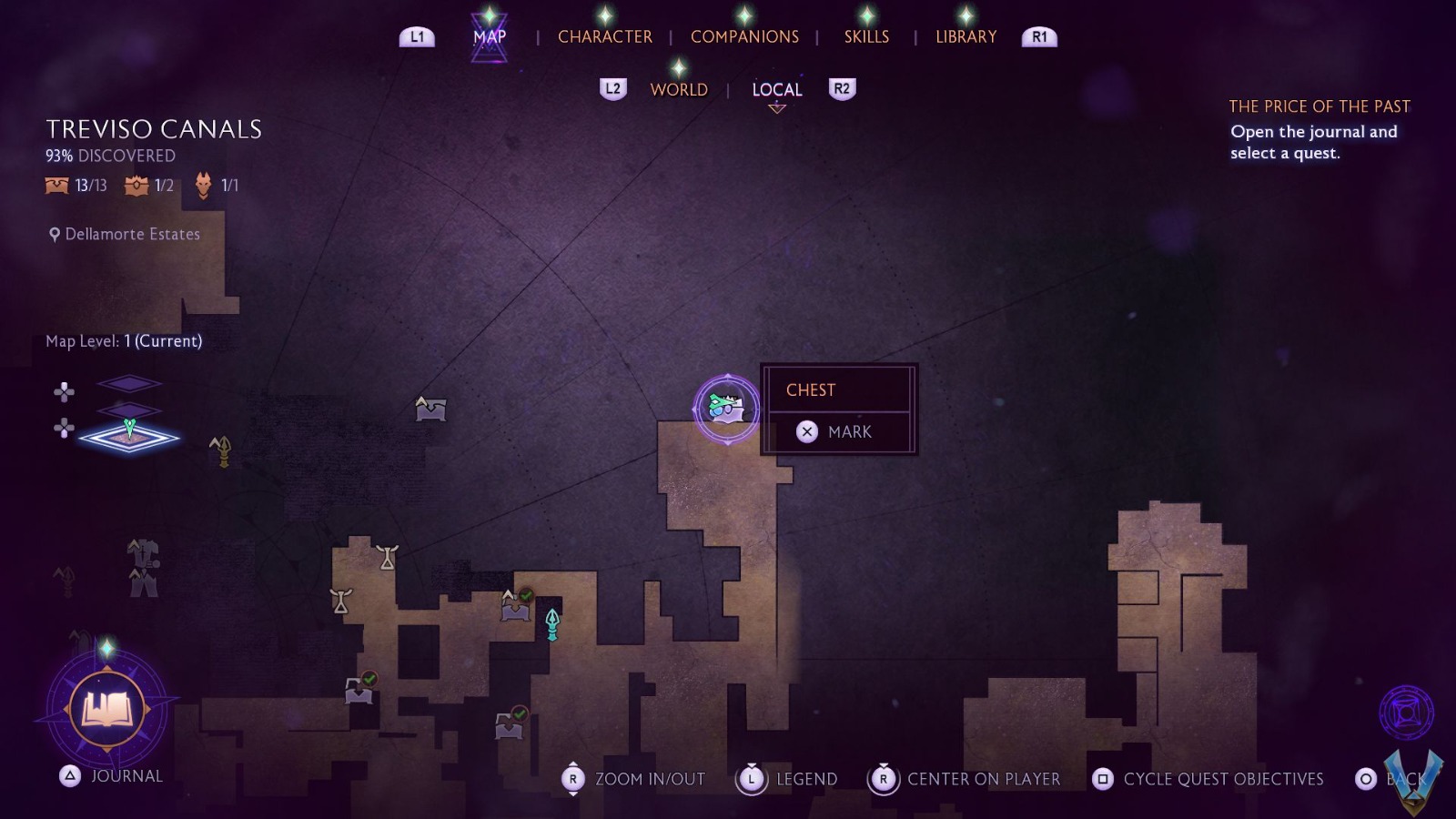Switch to the World map view

(679, 89)
